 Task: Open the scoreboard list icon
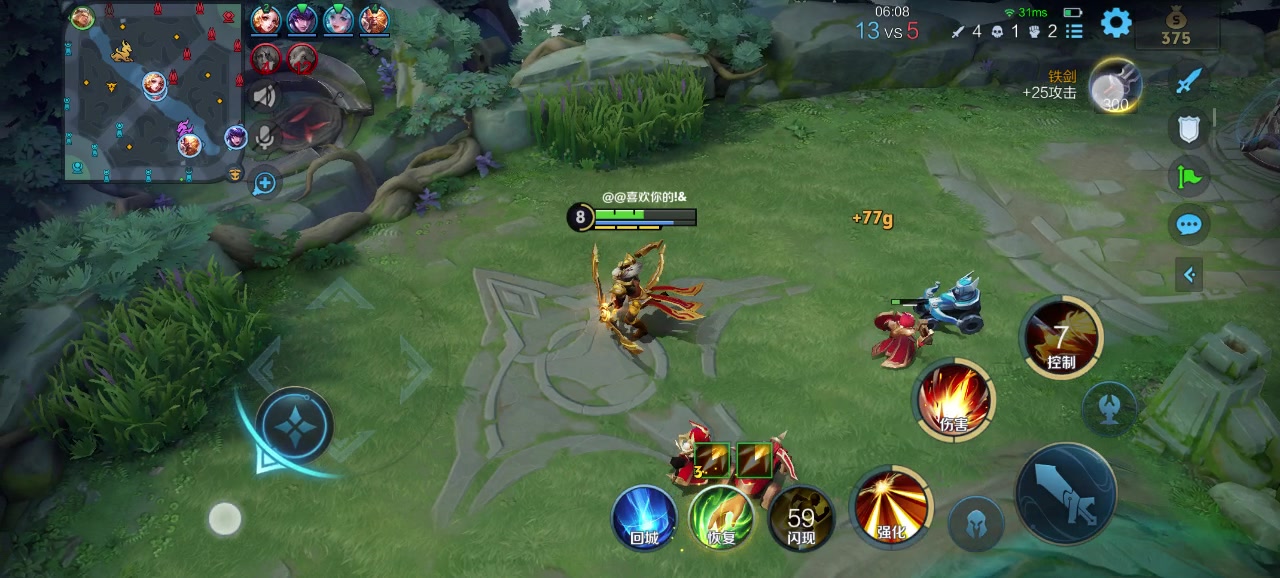coord(1074,31)
